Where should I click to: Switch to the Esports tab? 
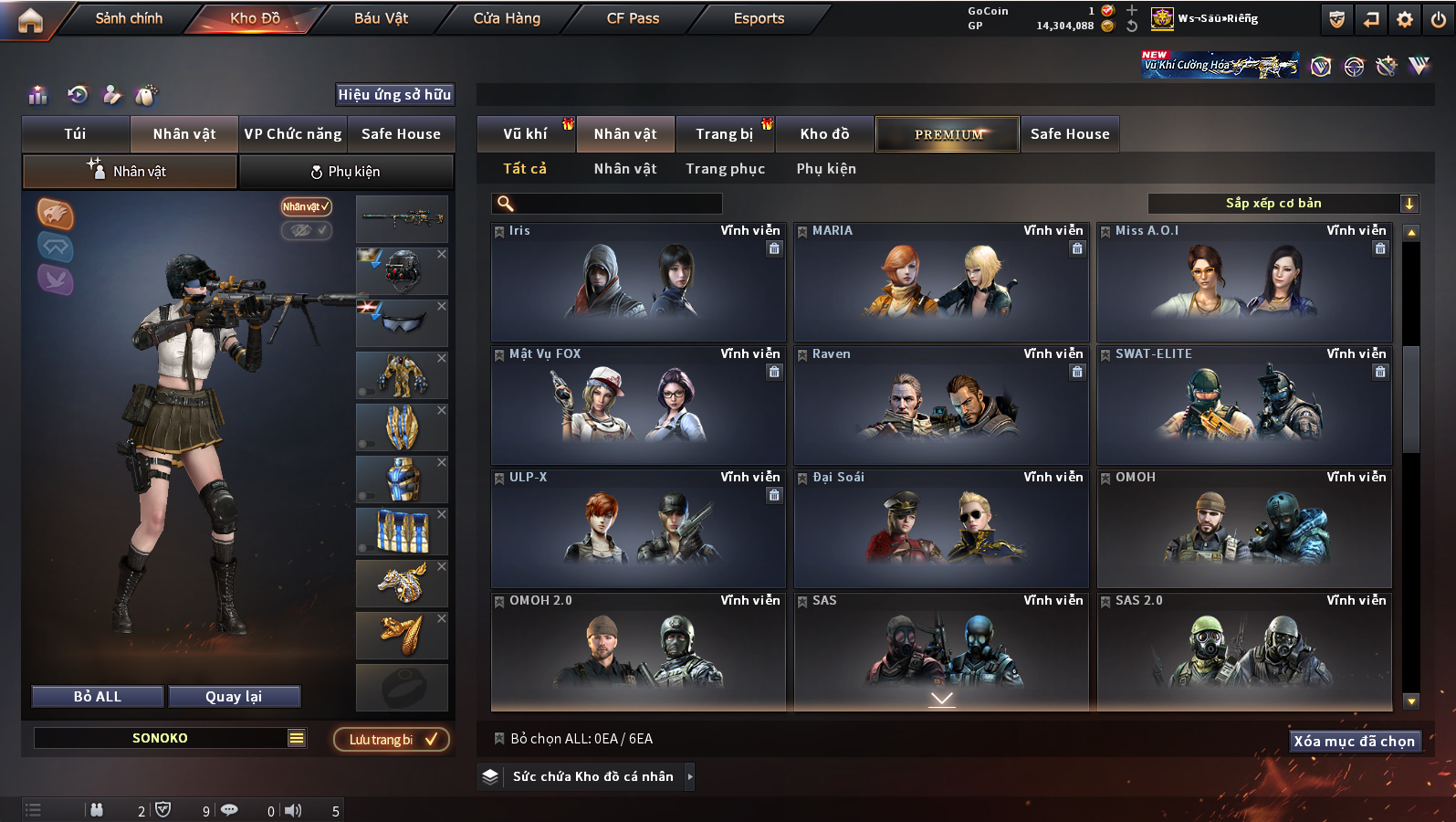coord(759,18)
